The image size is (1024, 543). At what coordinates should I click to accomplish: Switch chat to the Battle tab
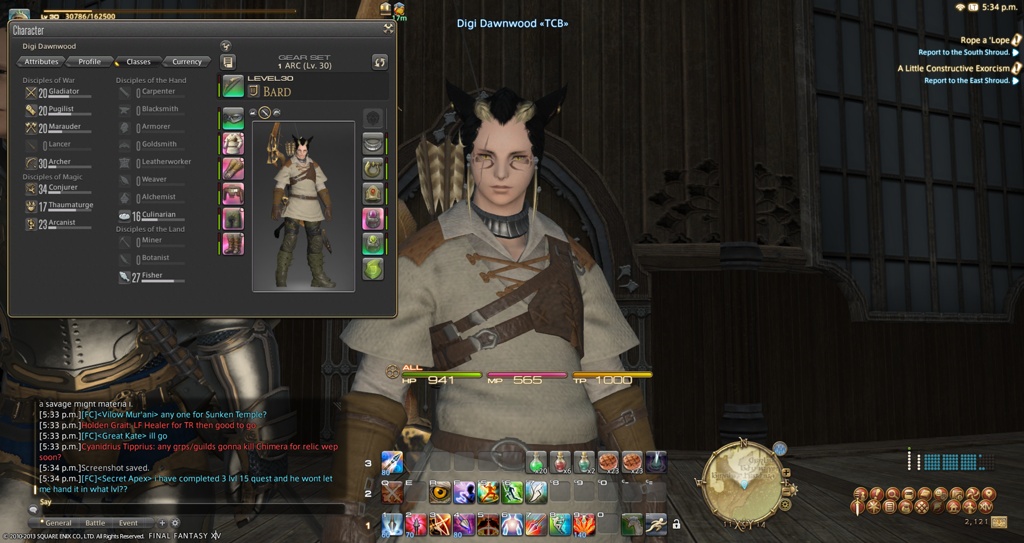coord(95,523)
